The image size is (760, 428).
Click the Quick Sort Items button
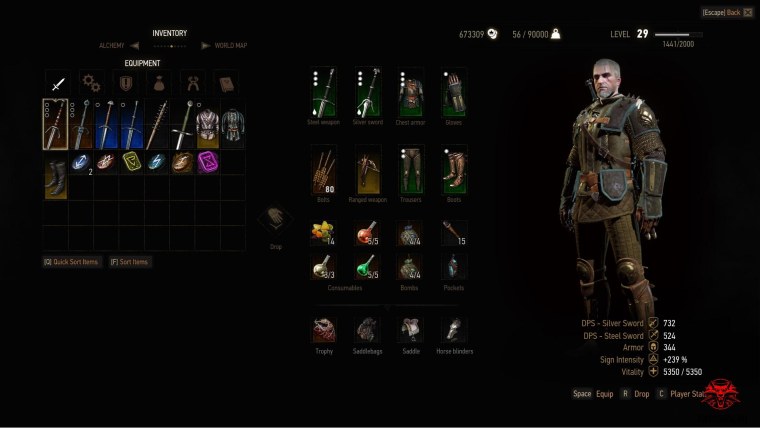click(x=70, y=262)
